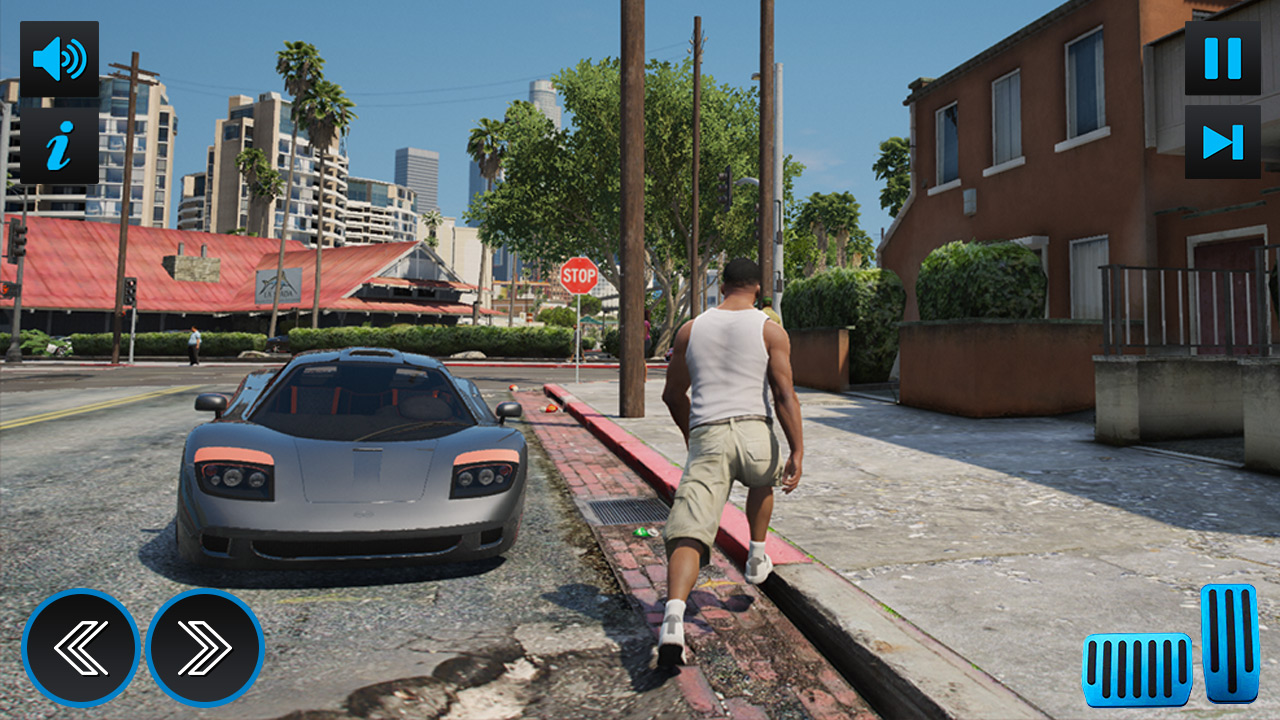The height and width of the screenshot is (720, 1280).
Task: Toggle the sound speaker button
Action: 59,59
